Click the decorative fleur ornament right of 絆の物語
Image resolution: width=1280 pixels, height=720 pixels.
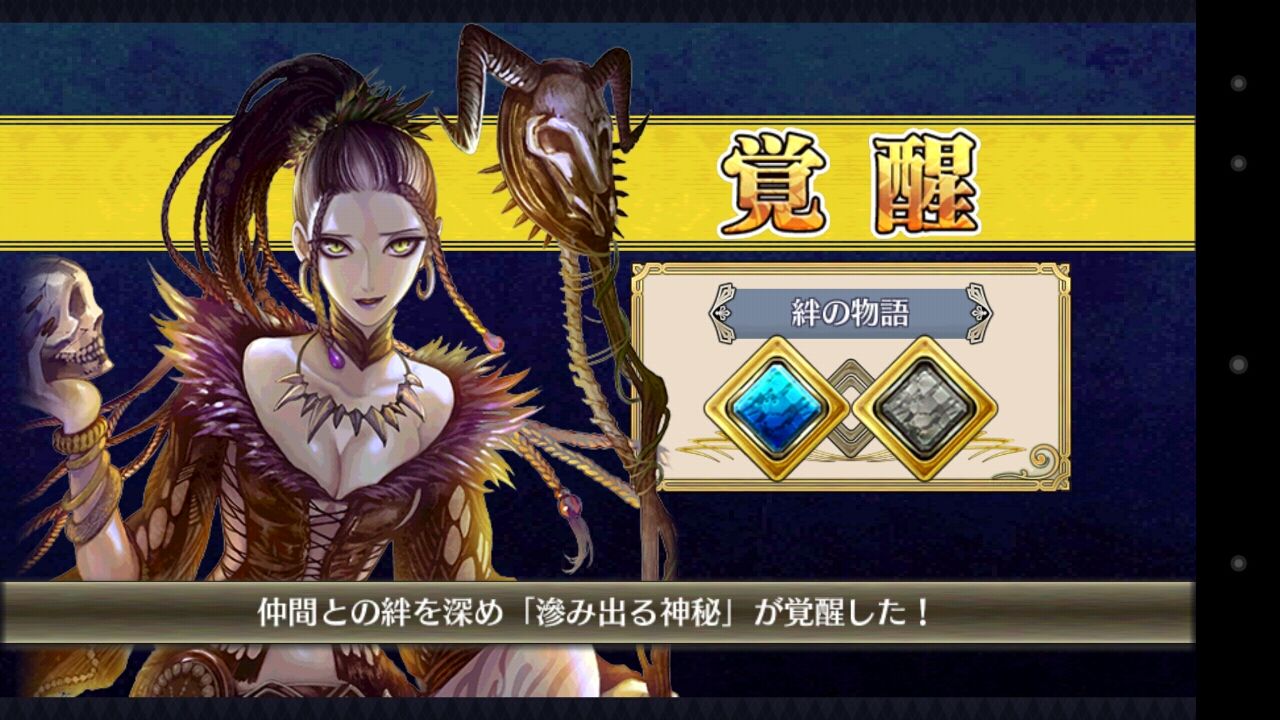pyautogui.click(x=977, y=312)
